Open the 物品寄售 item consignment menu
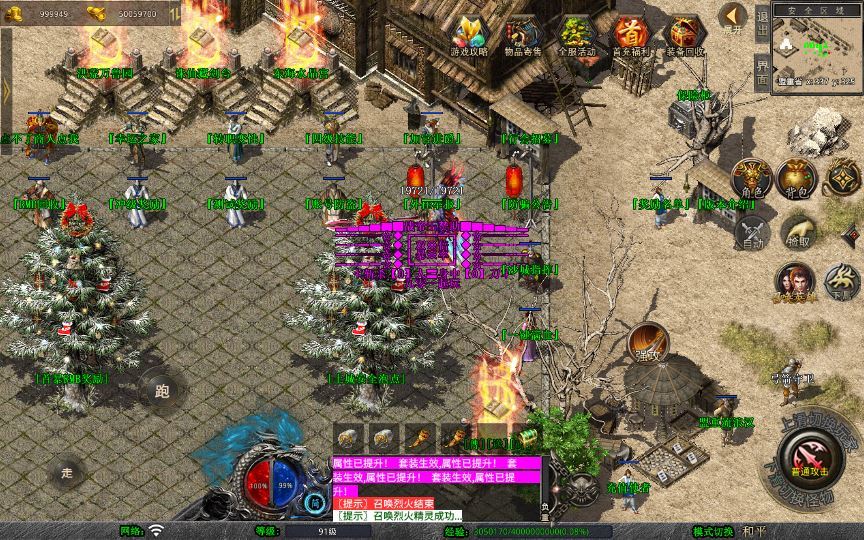This screenshot has width=864, height=540. click(523, 36)
